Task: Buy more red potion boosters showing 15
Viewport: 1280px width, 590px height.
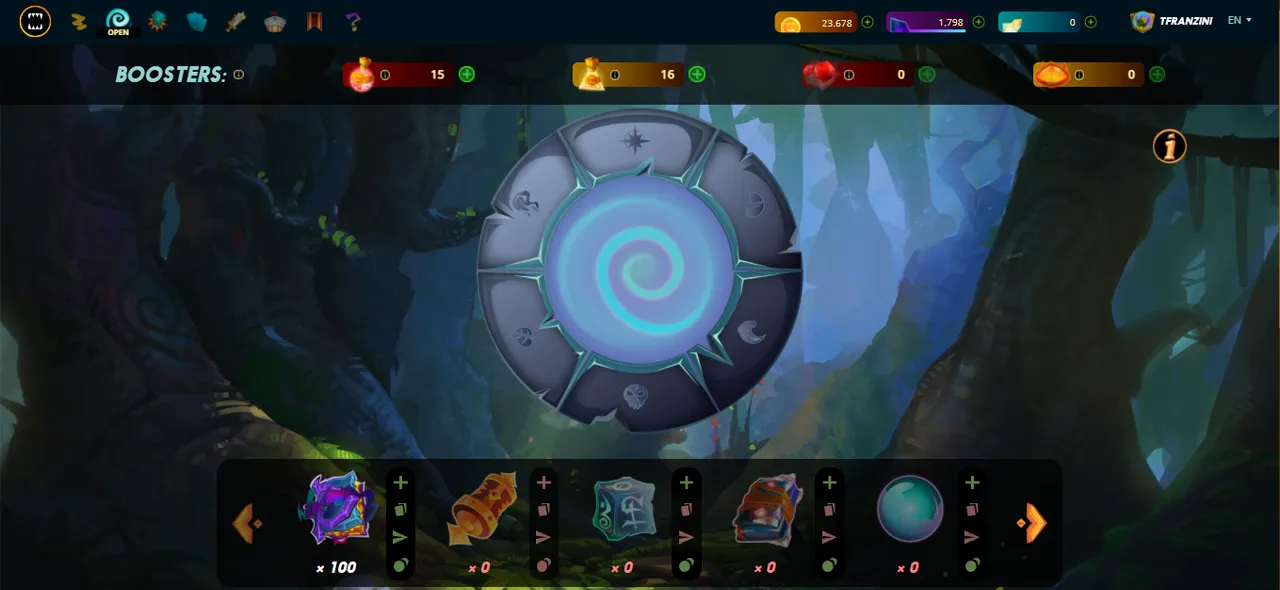Action: click(x=467, y=74)
